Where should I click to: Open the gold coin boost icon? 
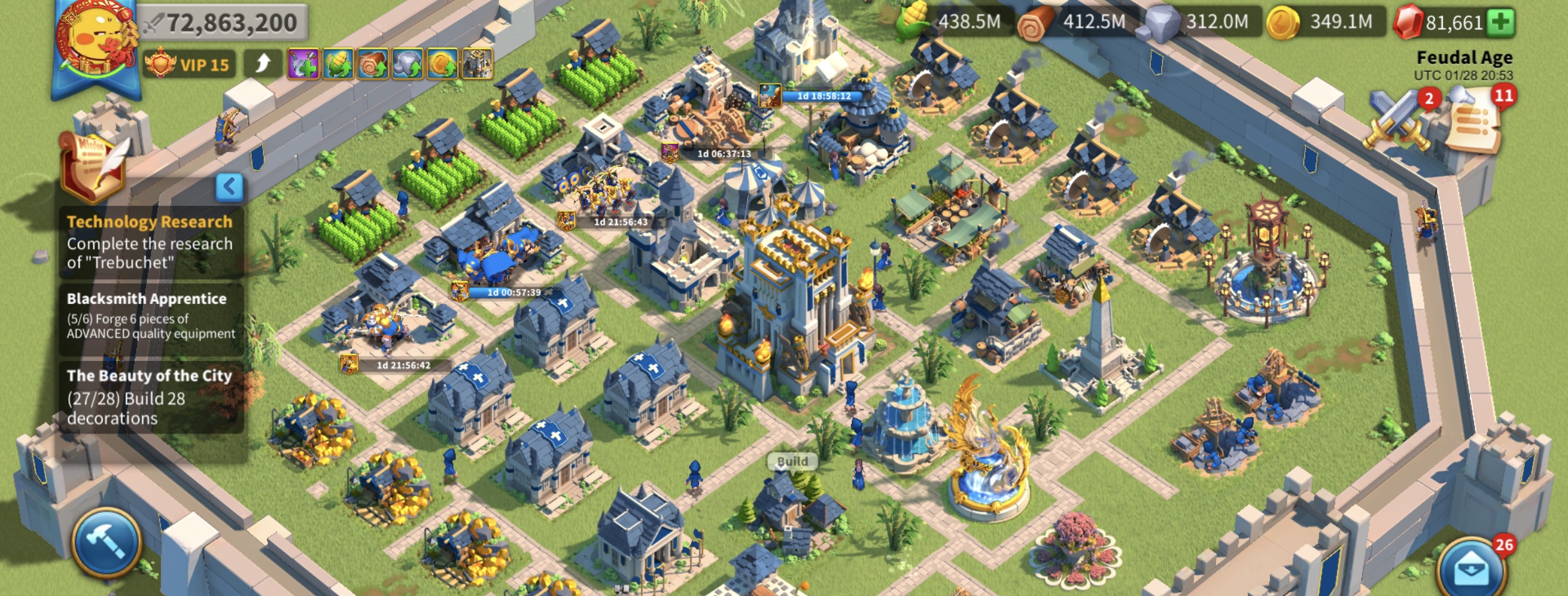point(442,64)
